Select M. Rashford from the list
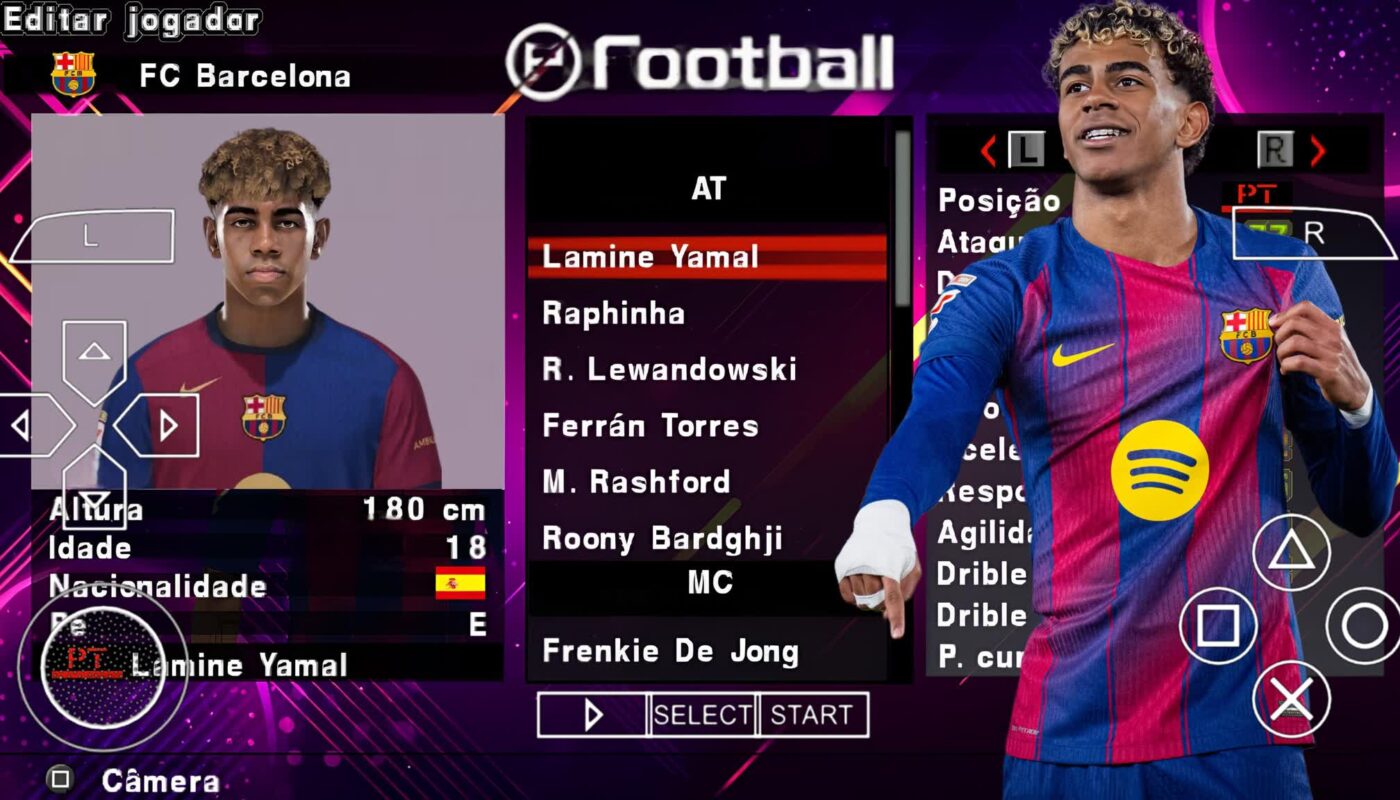 tap(636, 482)
